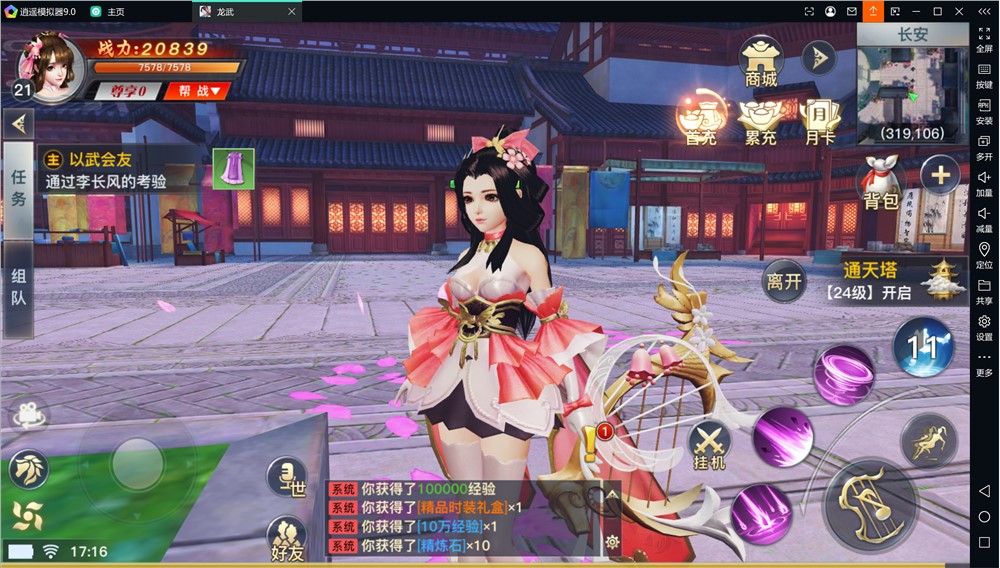
Task: Open the 商城 shop
Action: [761, 62]
